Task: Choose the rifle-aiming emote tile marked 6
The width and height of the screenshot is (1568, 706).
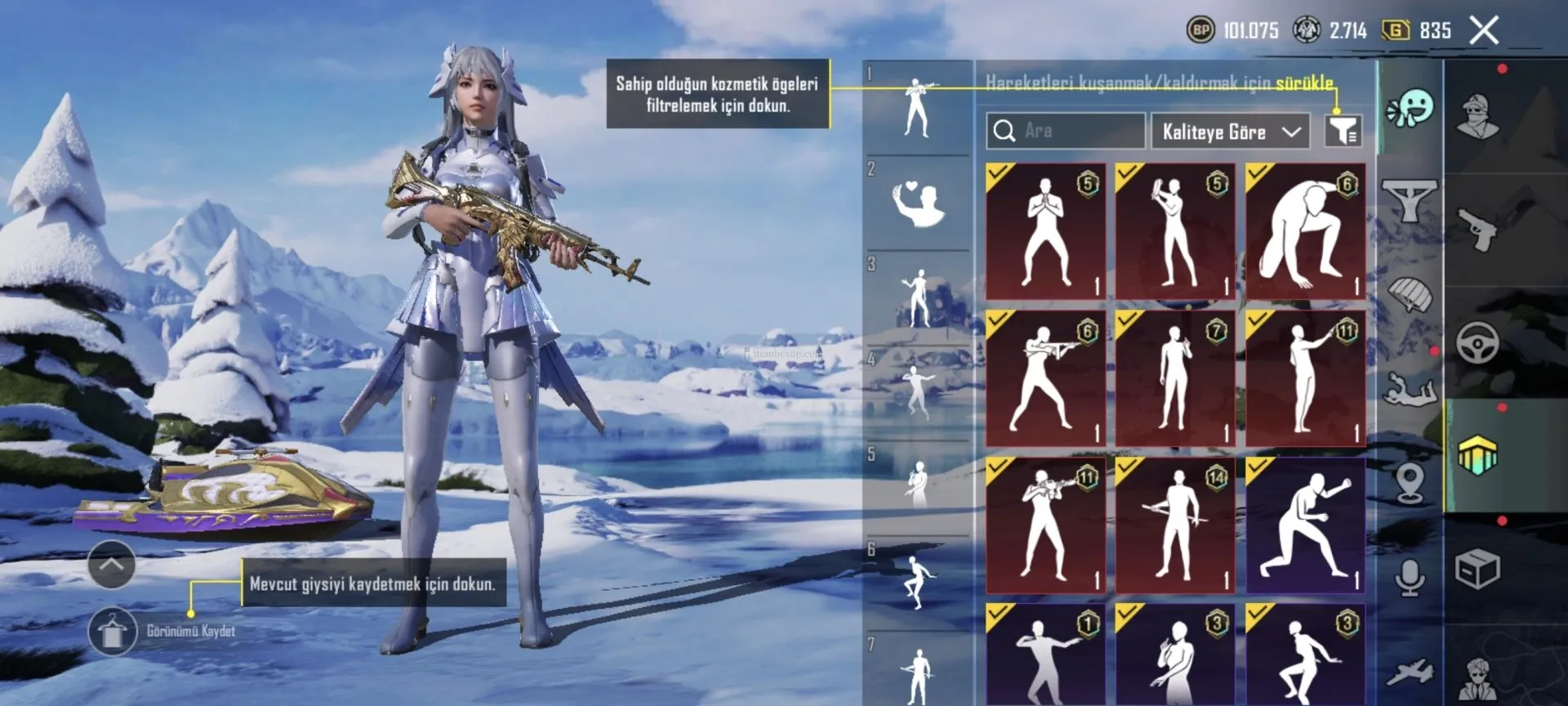Action: click(x=1045, y=378)
